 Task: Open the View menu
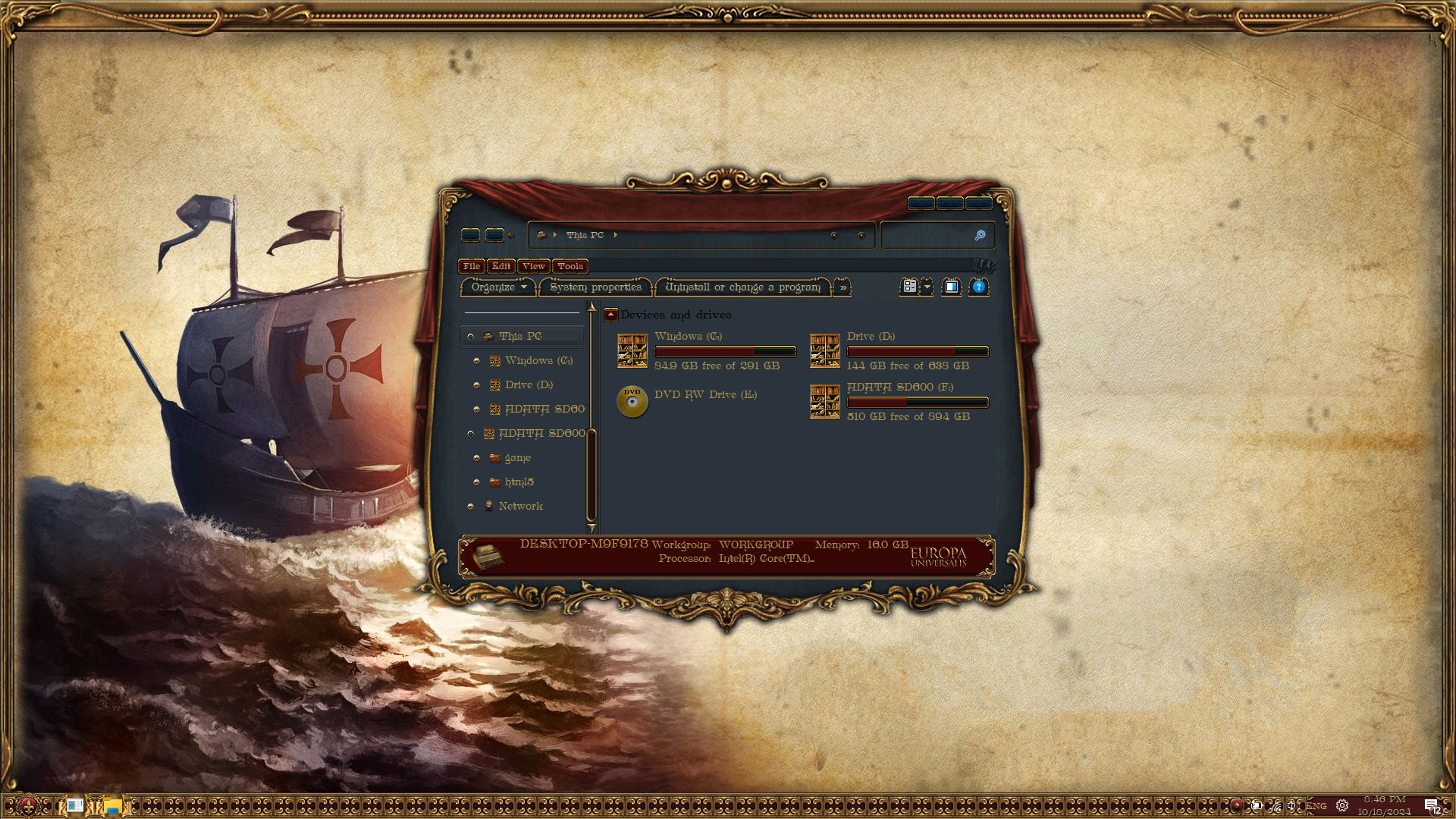(533, 266)
